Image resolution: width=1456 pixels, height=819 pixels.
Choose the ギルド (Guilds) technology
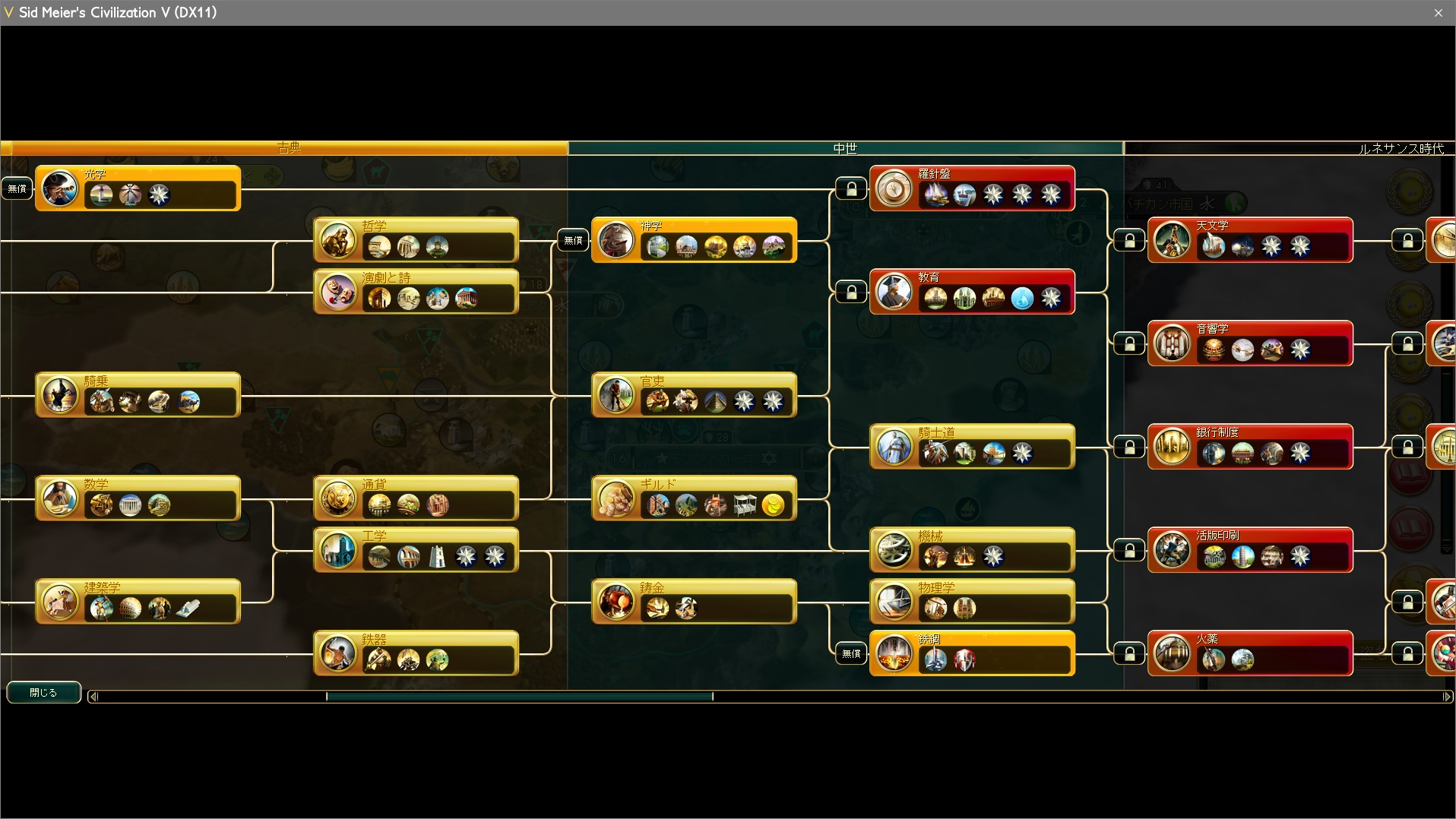pos(694,498)
